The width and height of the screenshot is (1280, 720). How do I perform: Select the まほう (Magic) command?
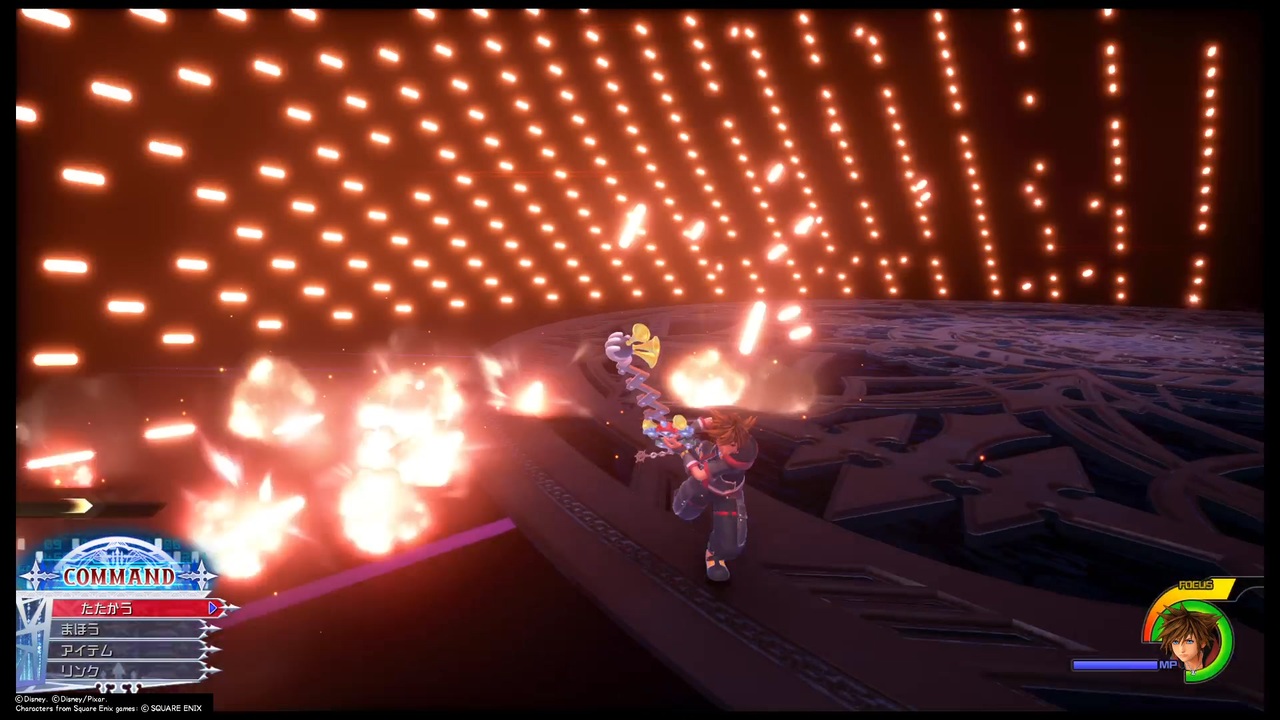80,629
